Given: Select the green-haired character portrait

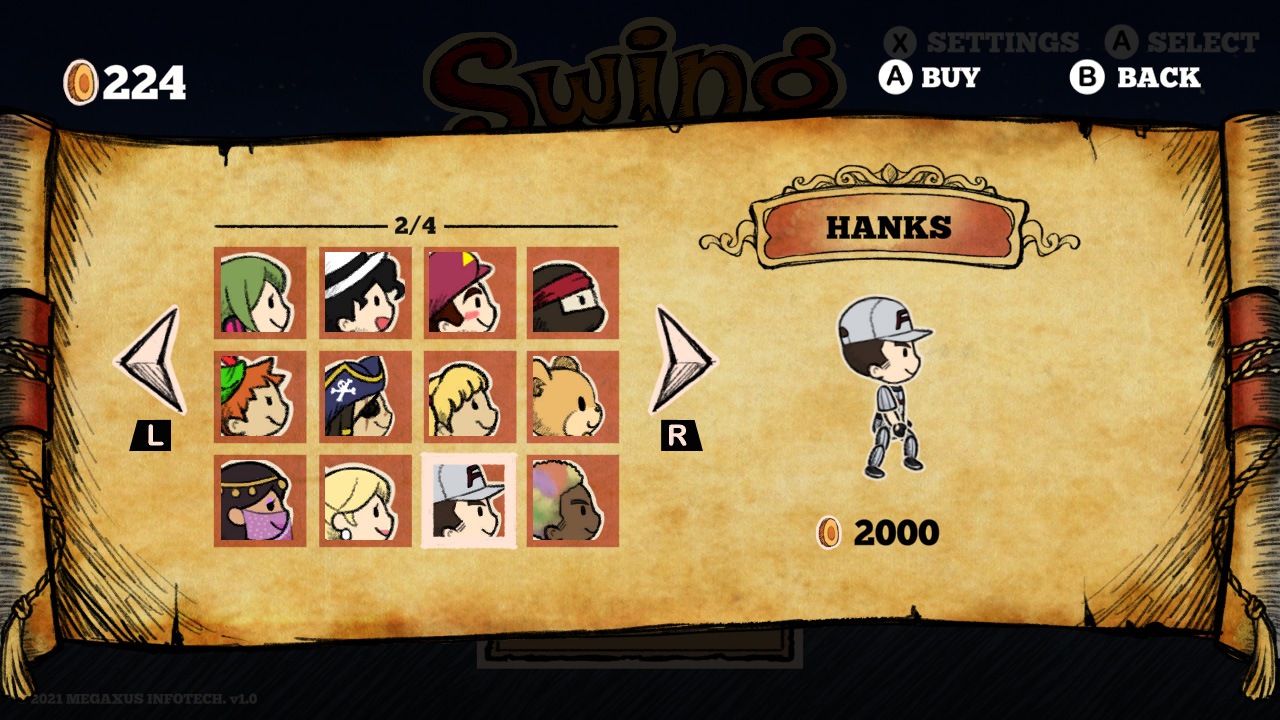Looking at the screenshot, I should point(260,293).
